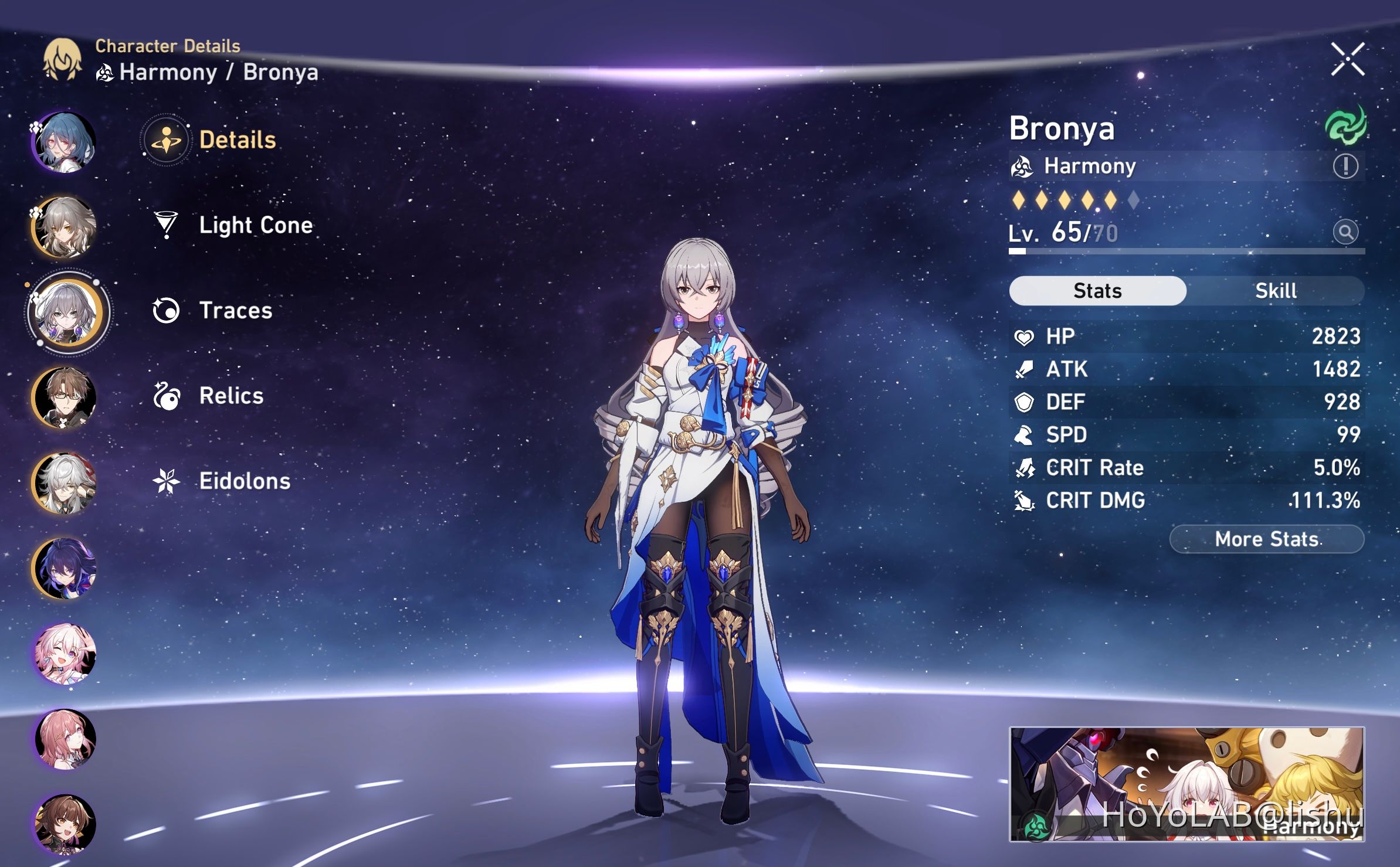The height and width of the screenshot is (867, 1400).
Task: Go to the Traces section
Action: click(235, 310)
